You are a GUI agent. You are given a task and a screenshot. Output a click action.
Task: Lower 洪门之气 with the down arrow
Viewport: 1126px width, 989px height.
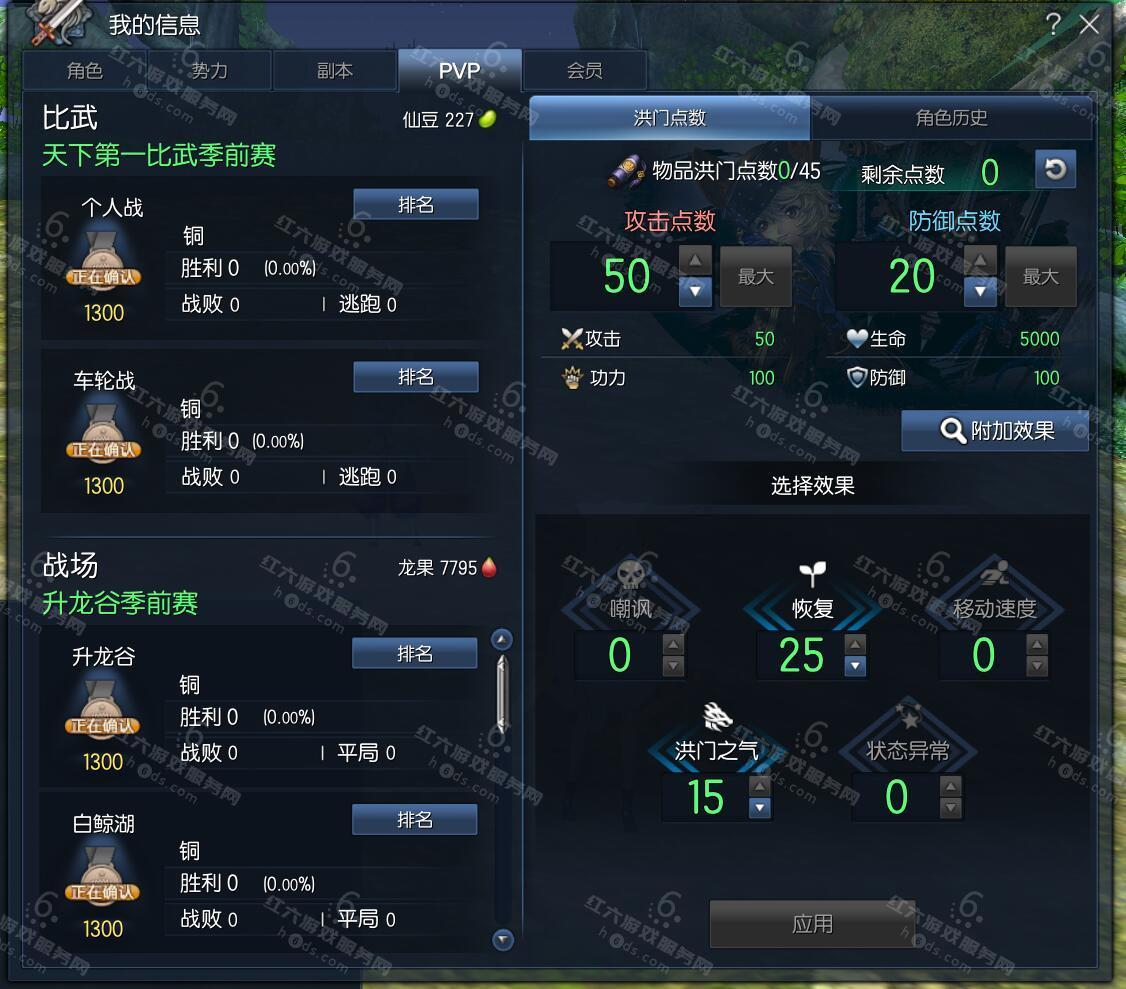(x=760, y=807)
